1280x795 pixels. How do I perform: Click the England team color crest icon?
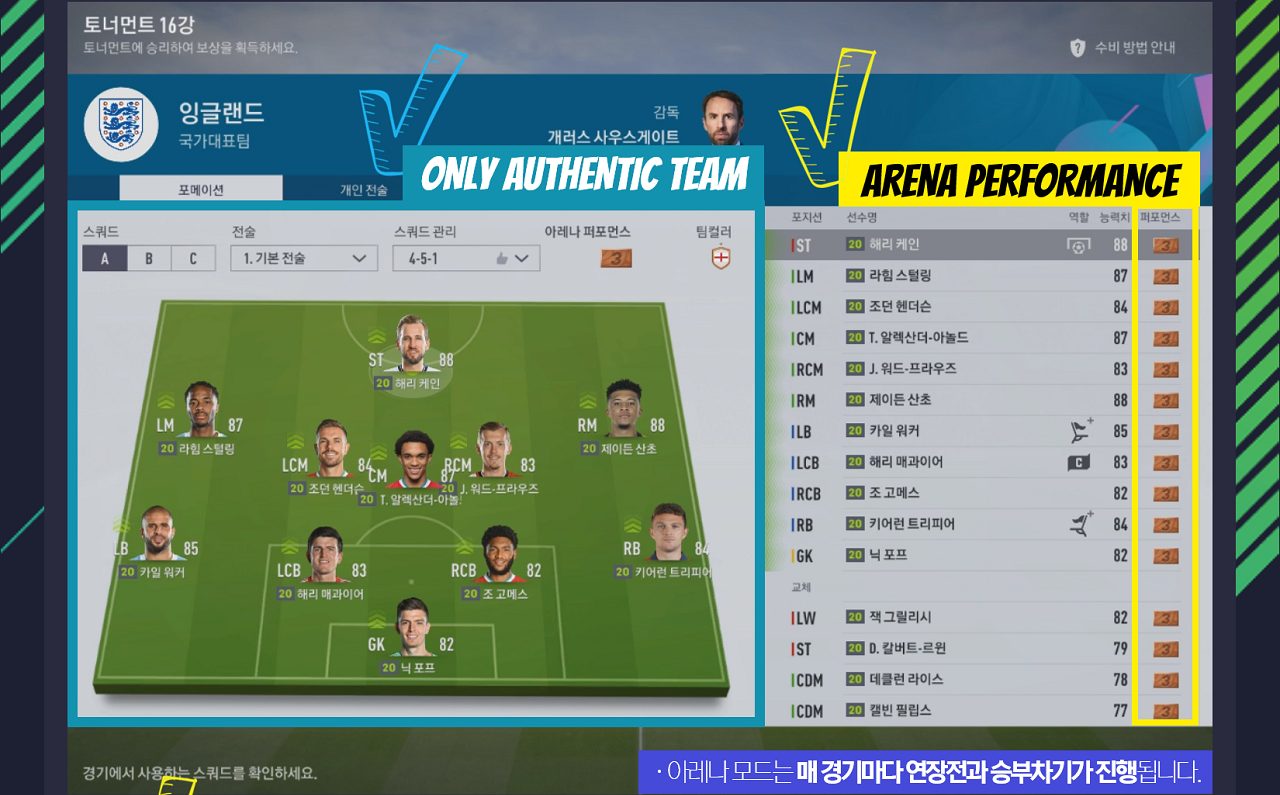pos(720,258)
